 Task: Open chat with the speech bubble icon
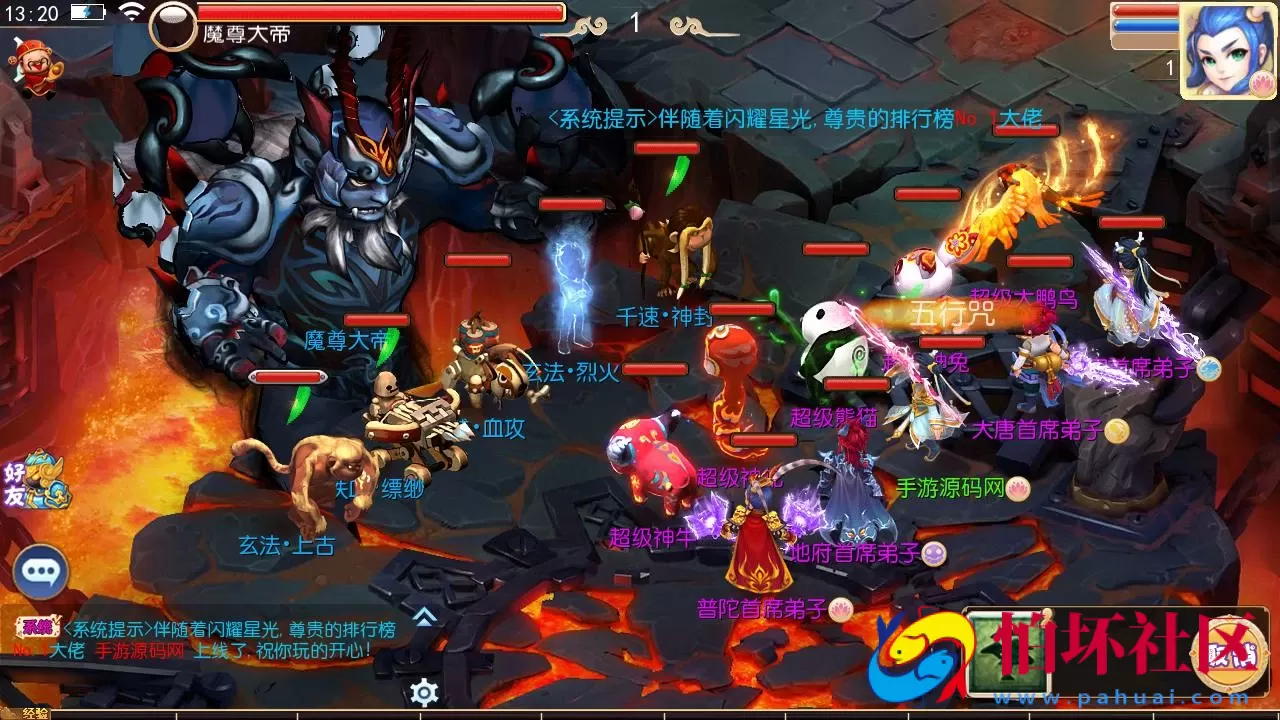[40, 571]
